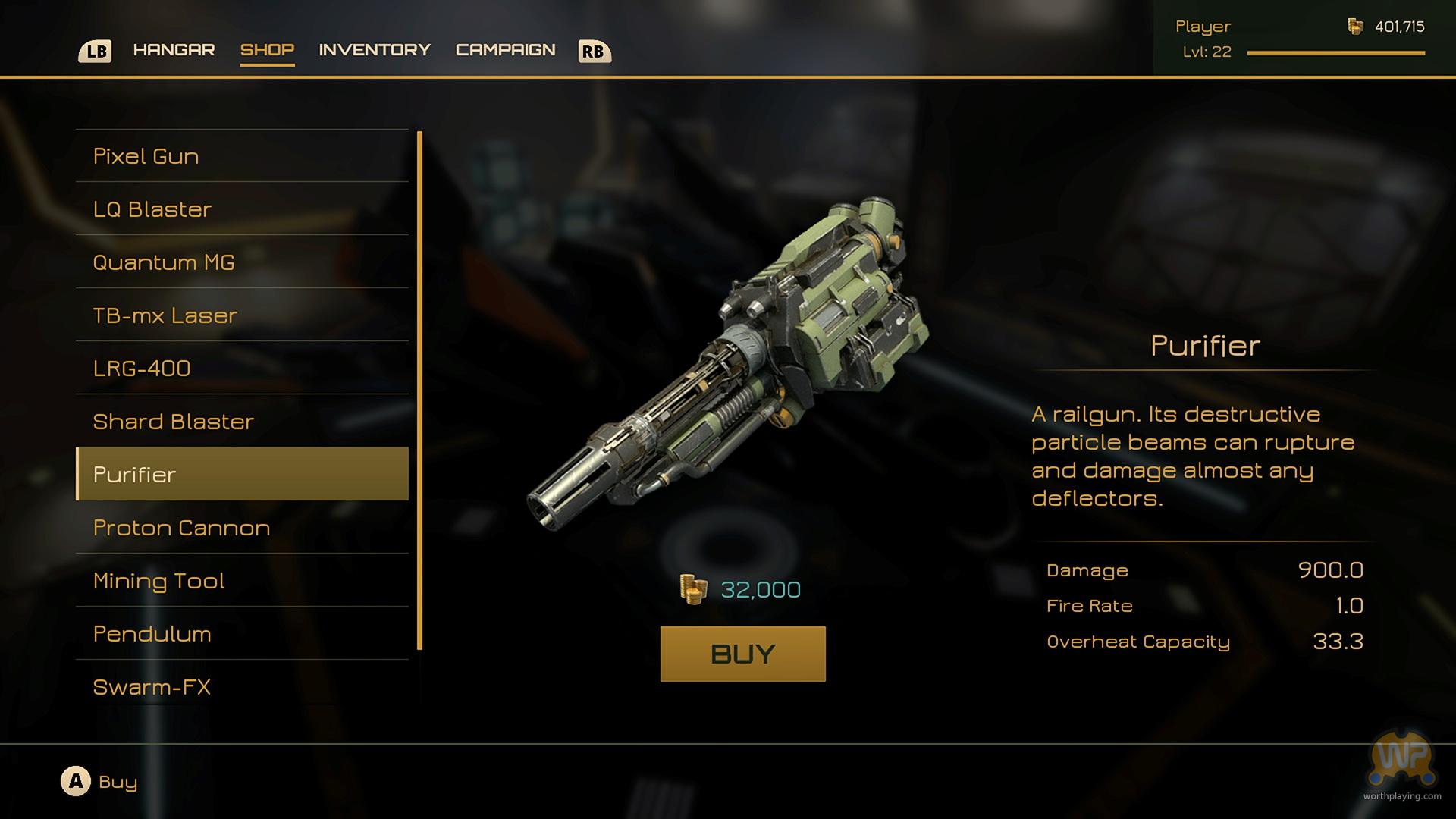Image resolution: width=1456 pixels, height=819 pixels.
Task: Select Shard Blaster in the shop
Action: coord(242,422)
